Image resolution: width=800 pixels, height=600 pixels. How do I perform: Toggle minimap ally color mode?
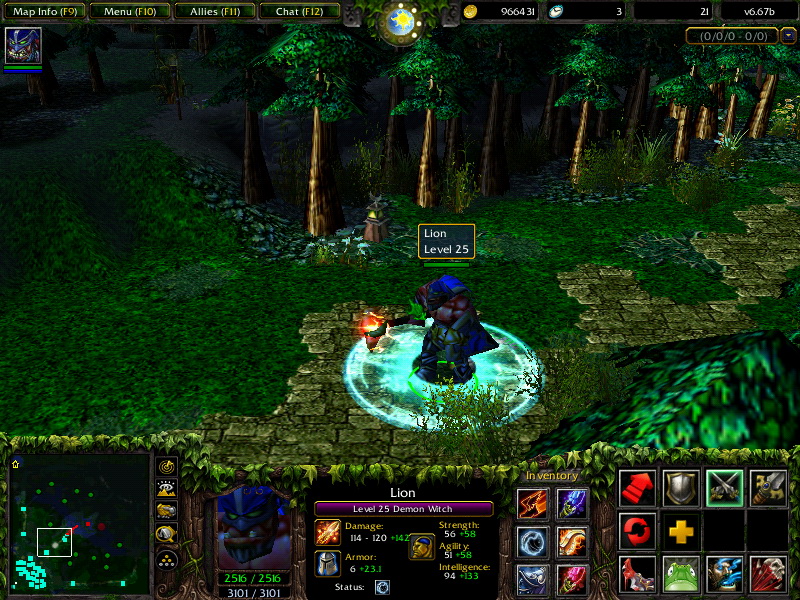167,511
